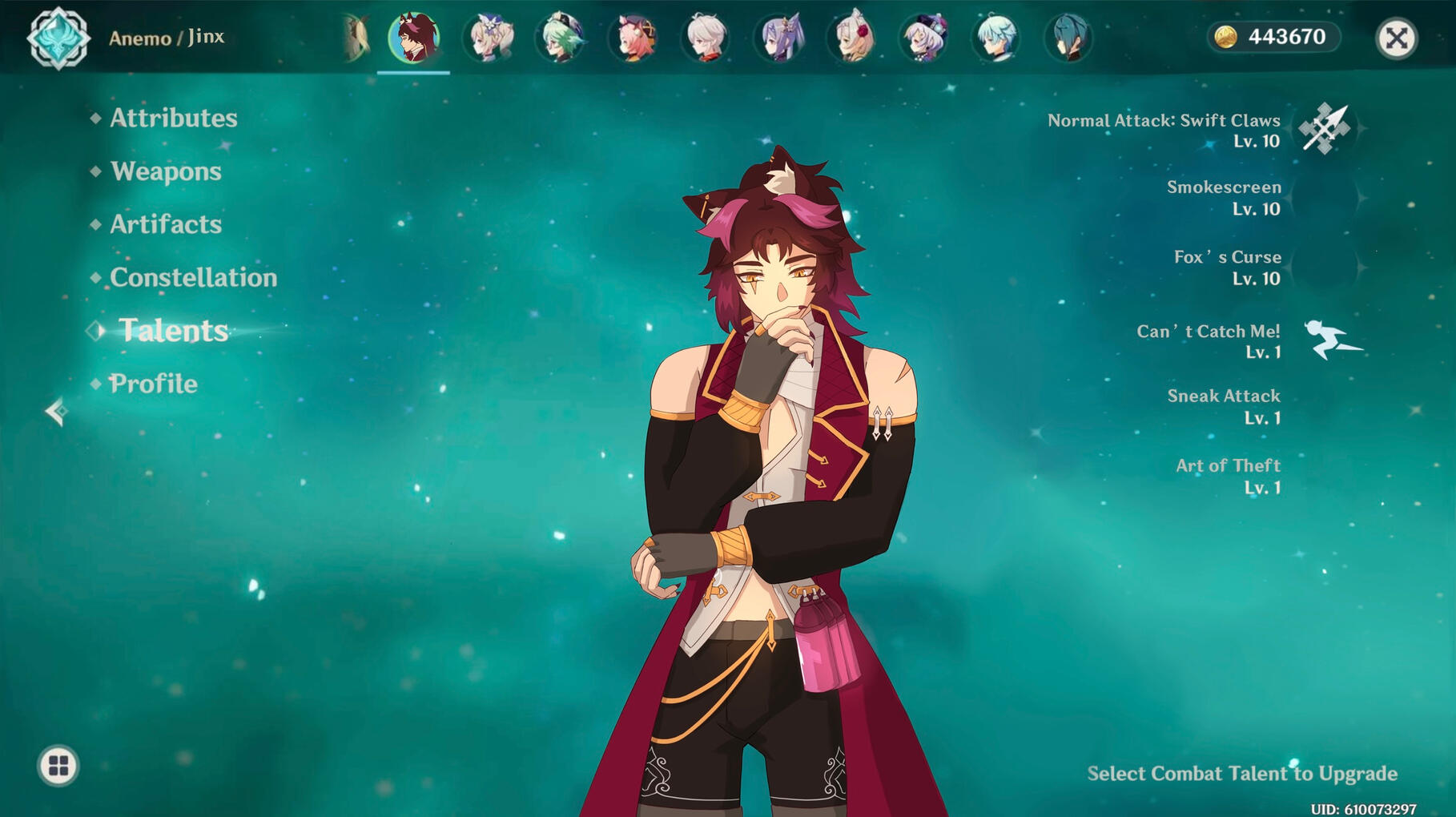View the character Profile
This screenshot has height=817, width=1456.
click(153, 384)
